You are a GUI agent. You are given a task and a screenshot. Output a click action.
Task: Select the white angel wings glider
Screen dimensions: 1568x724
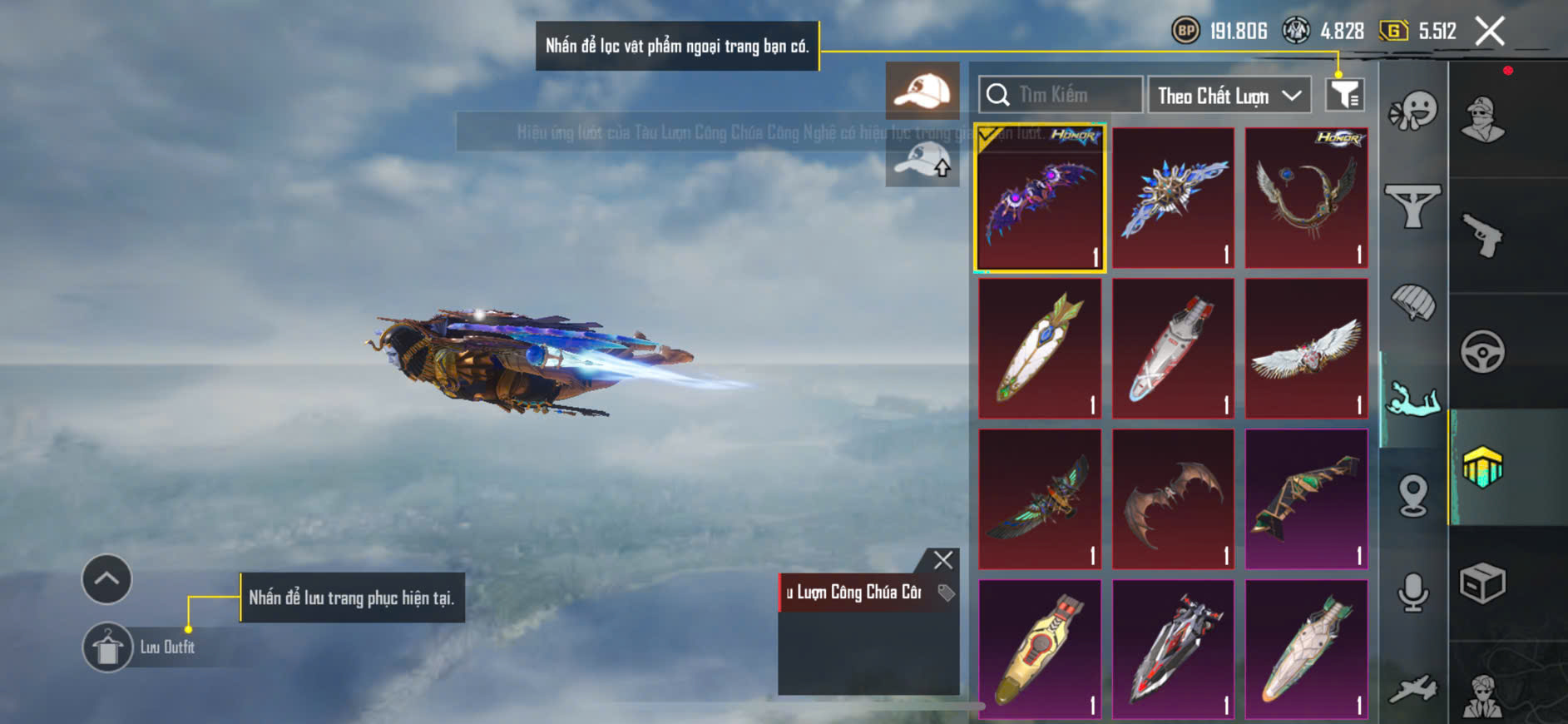[1306, 349]
